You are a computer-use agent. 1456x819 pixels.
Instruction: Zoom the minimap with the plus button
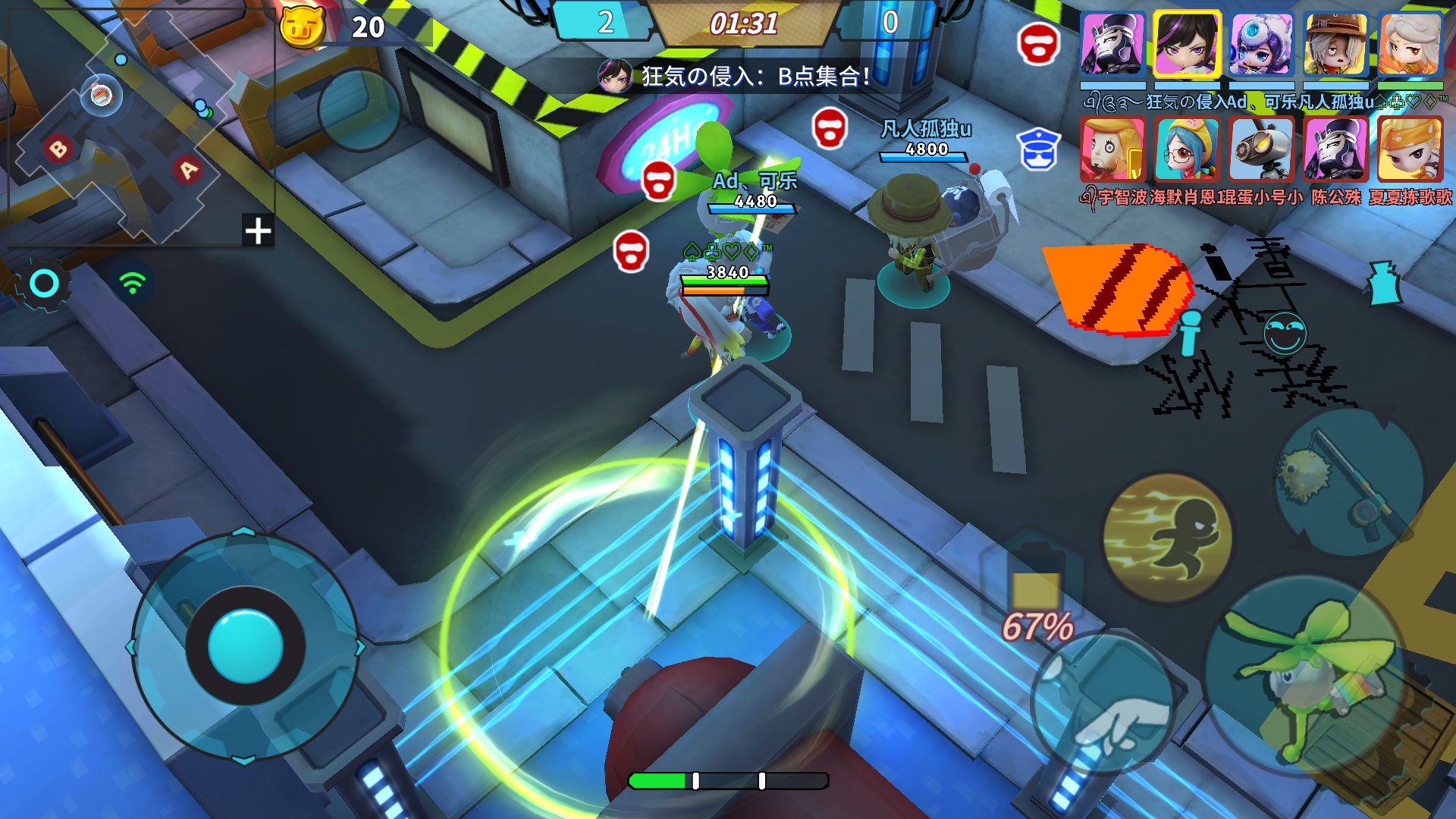coord(258,231)
